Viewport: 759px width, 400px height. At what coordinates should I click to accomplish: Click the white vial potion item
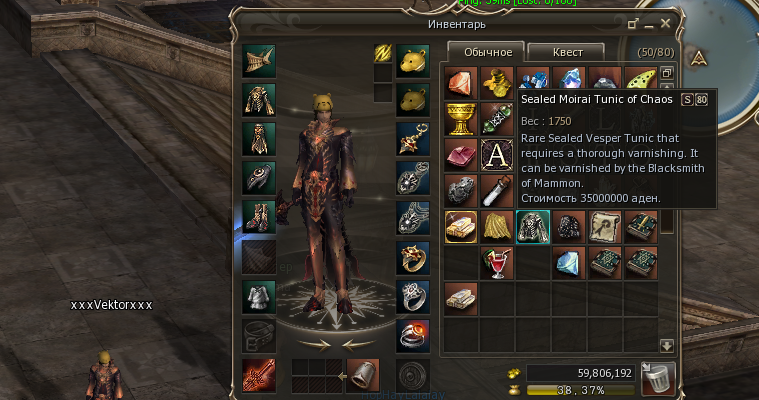coord(497,190)
